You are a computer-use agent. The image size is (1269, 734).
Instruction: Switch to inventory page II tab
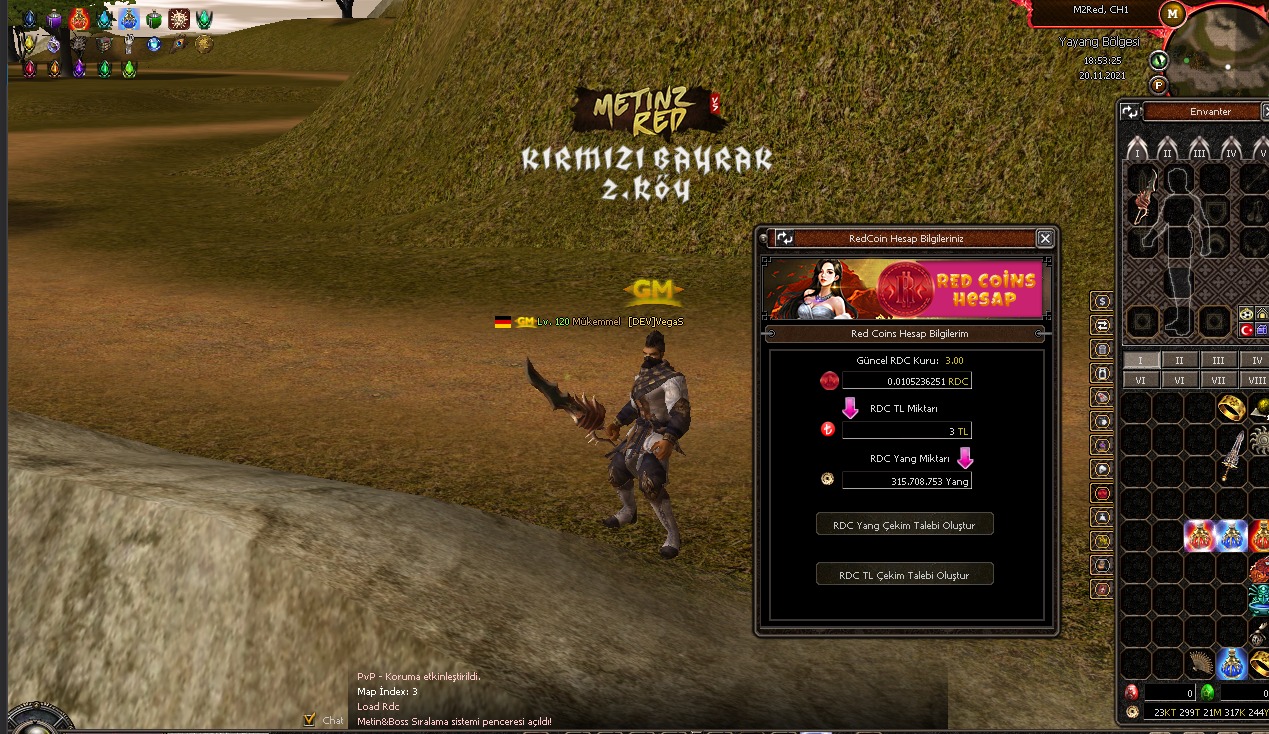[1179, 360]
